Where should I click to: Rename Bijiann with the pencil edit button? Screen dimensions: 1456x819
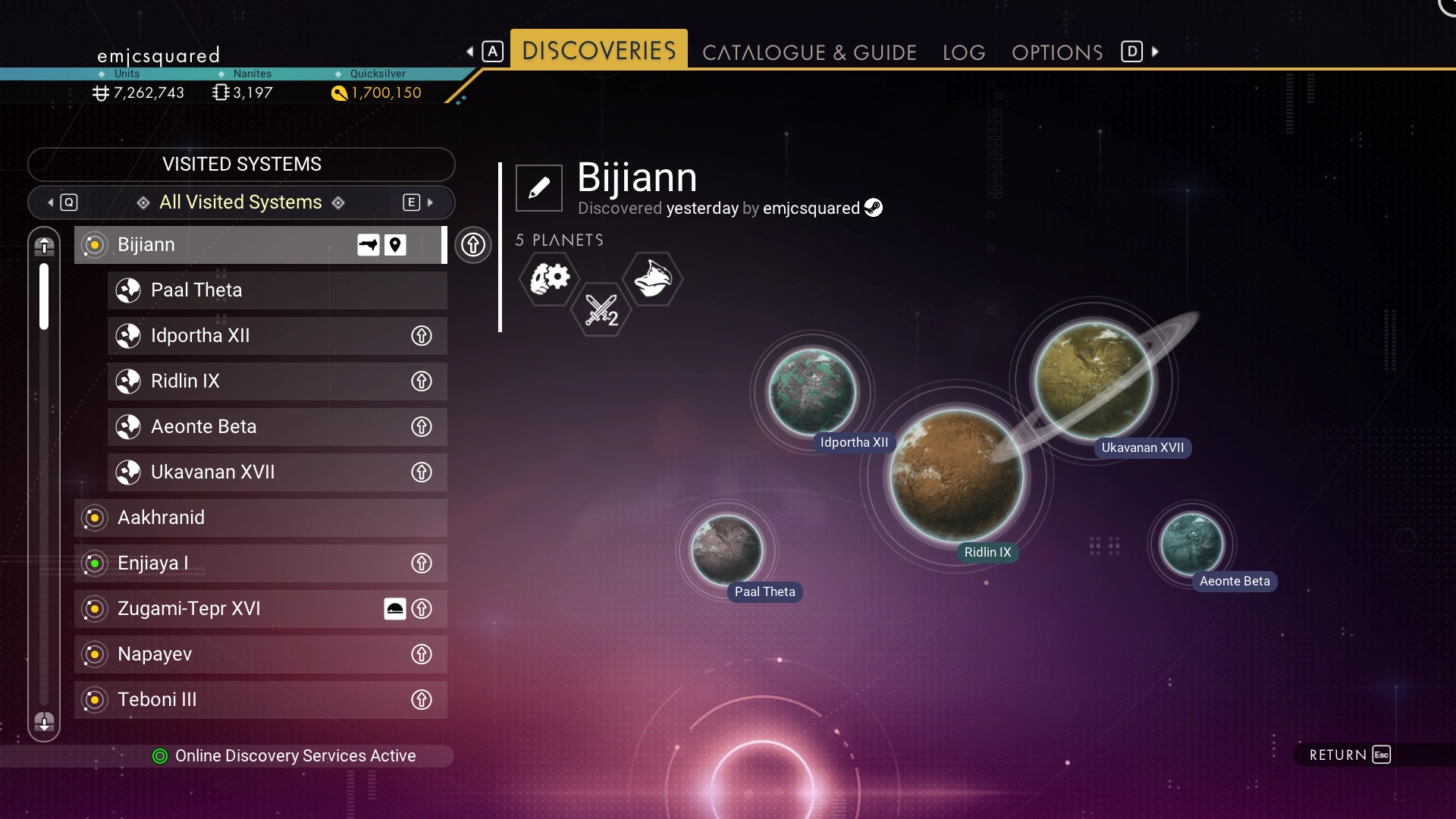(539, 188)
